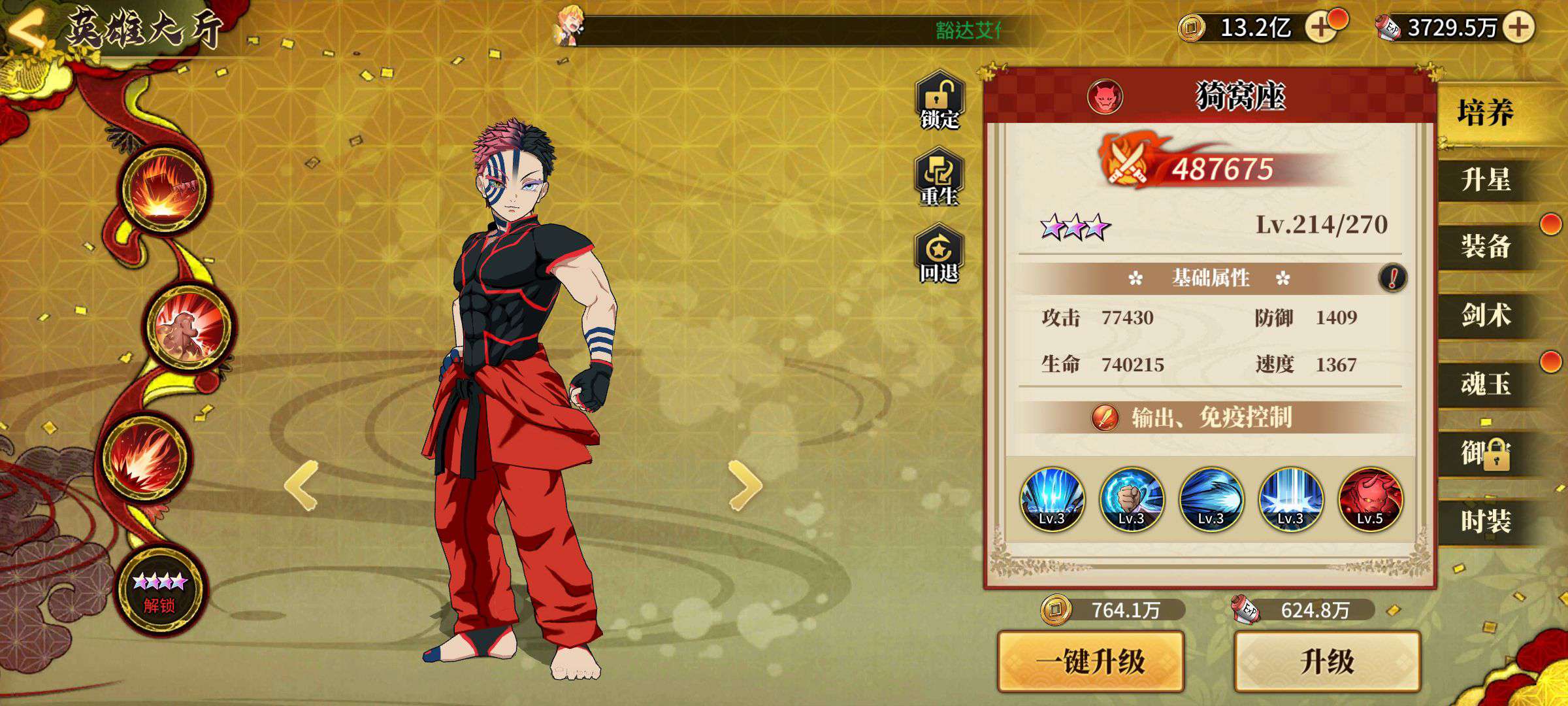Go back from the 英雄大厅 screen

pos(27,29)
